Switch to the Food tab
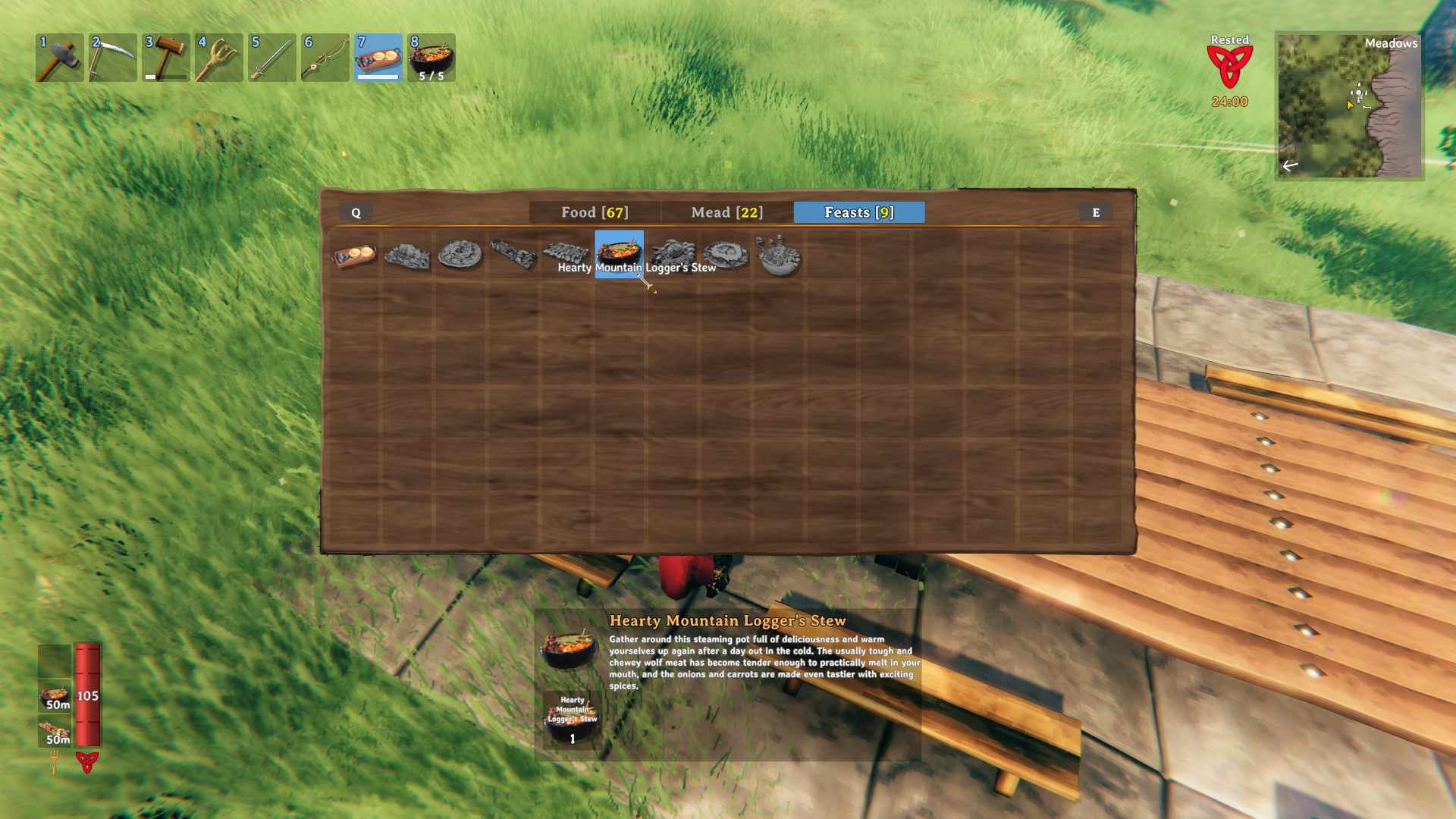The width and height of the screenshot is (1456, 819). point(595,213)
